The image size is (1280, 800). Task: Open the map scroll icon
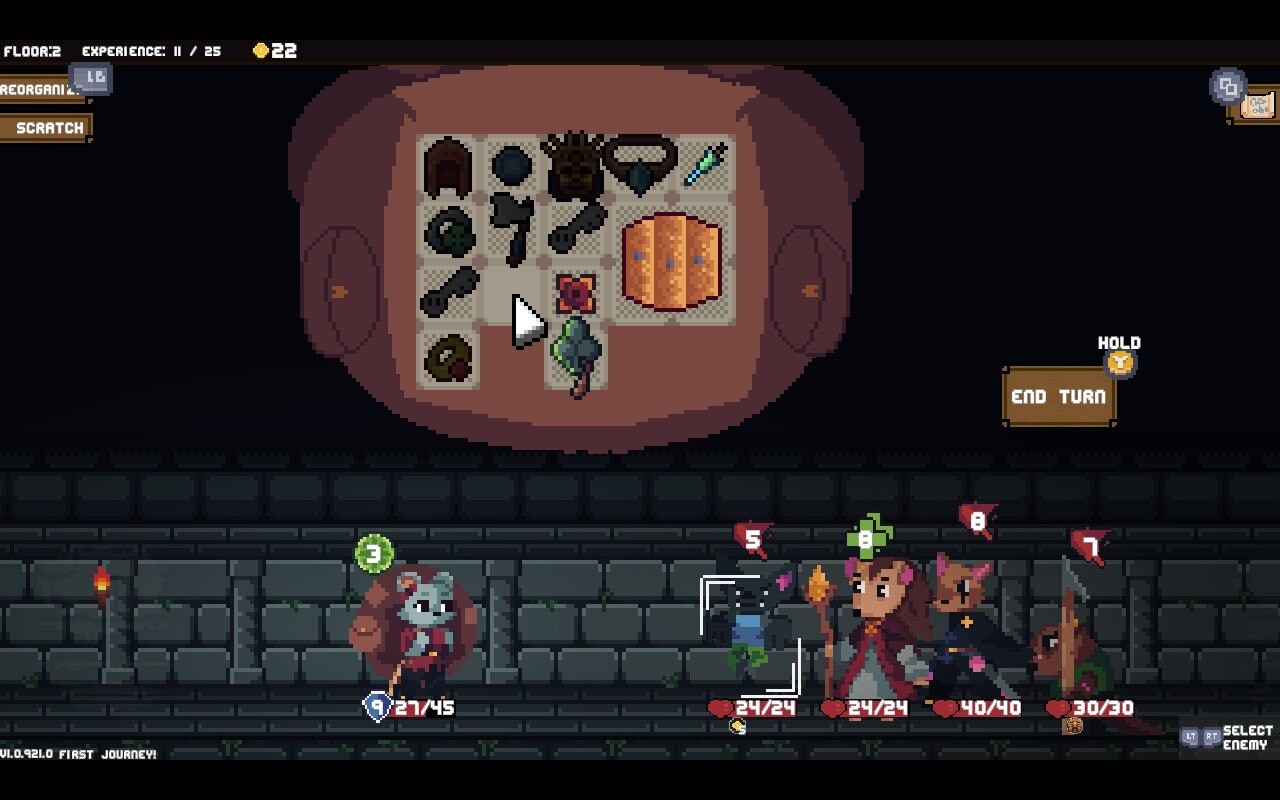(x=1256, y=105)
